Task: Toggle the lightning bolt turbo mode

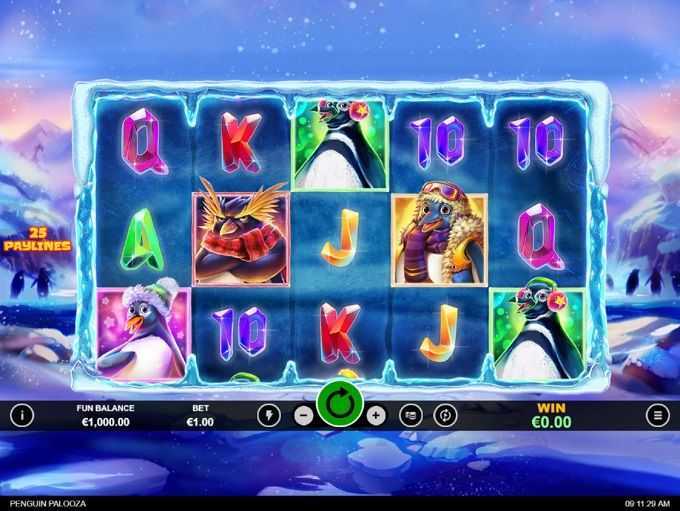Action: click(x=268, y=415)
